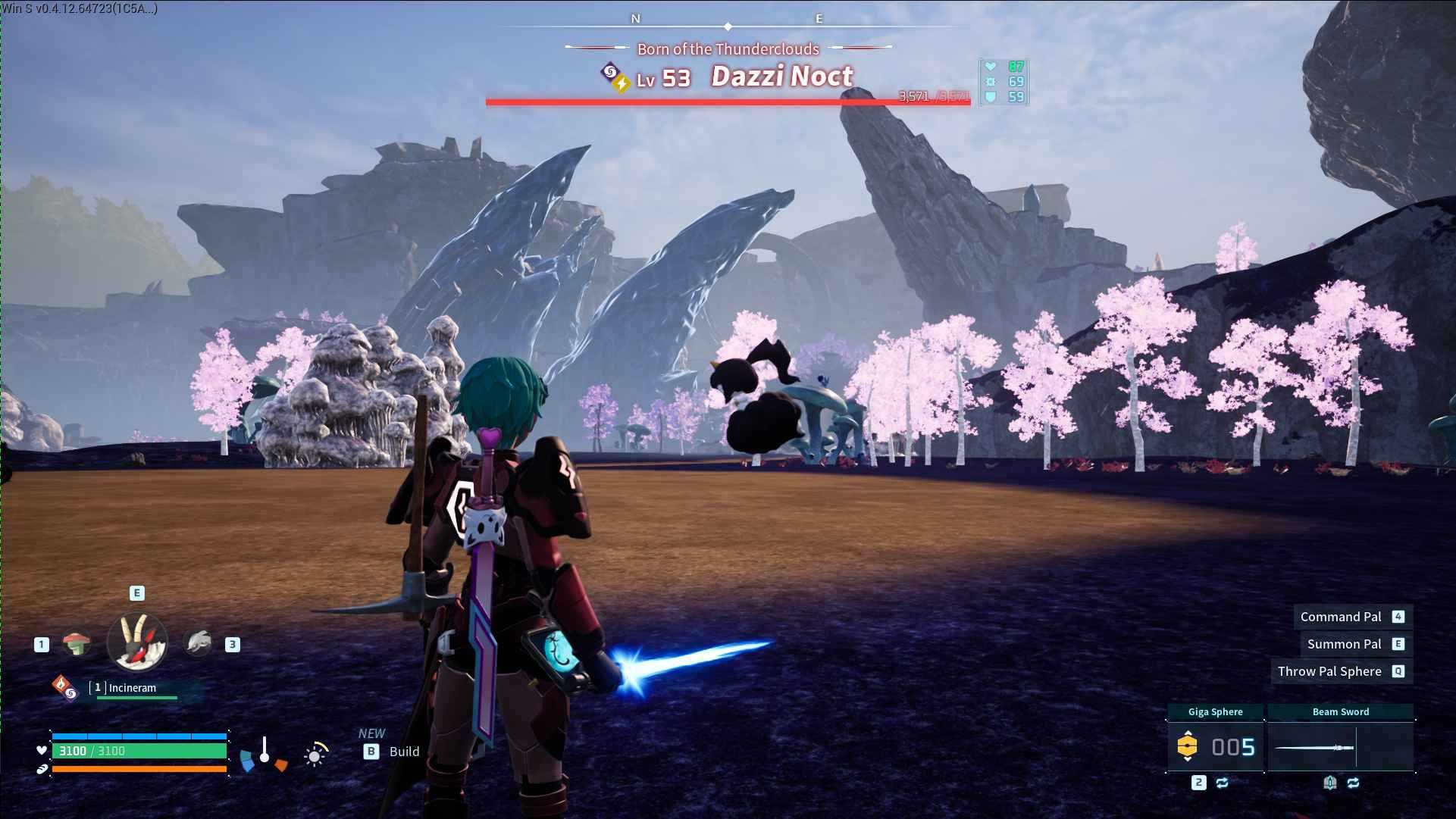
Task: Click the up chevron above the sphere count
Action: pos(1188,732)
